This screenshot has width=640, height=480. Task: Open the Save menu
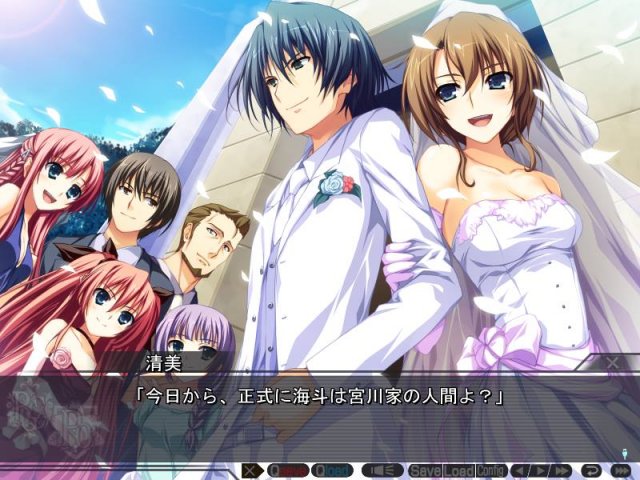[425, 470]
